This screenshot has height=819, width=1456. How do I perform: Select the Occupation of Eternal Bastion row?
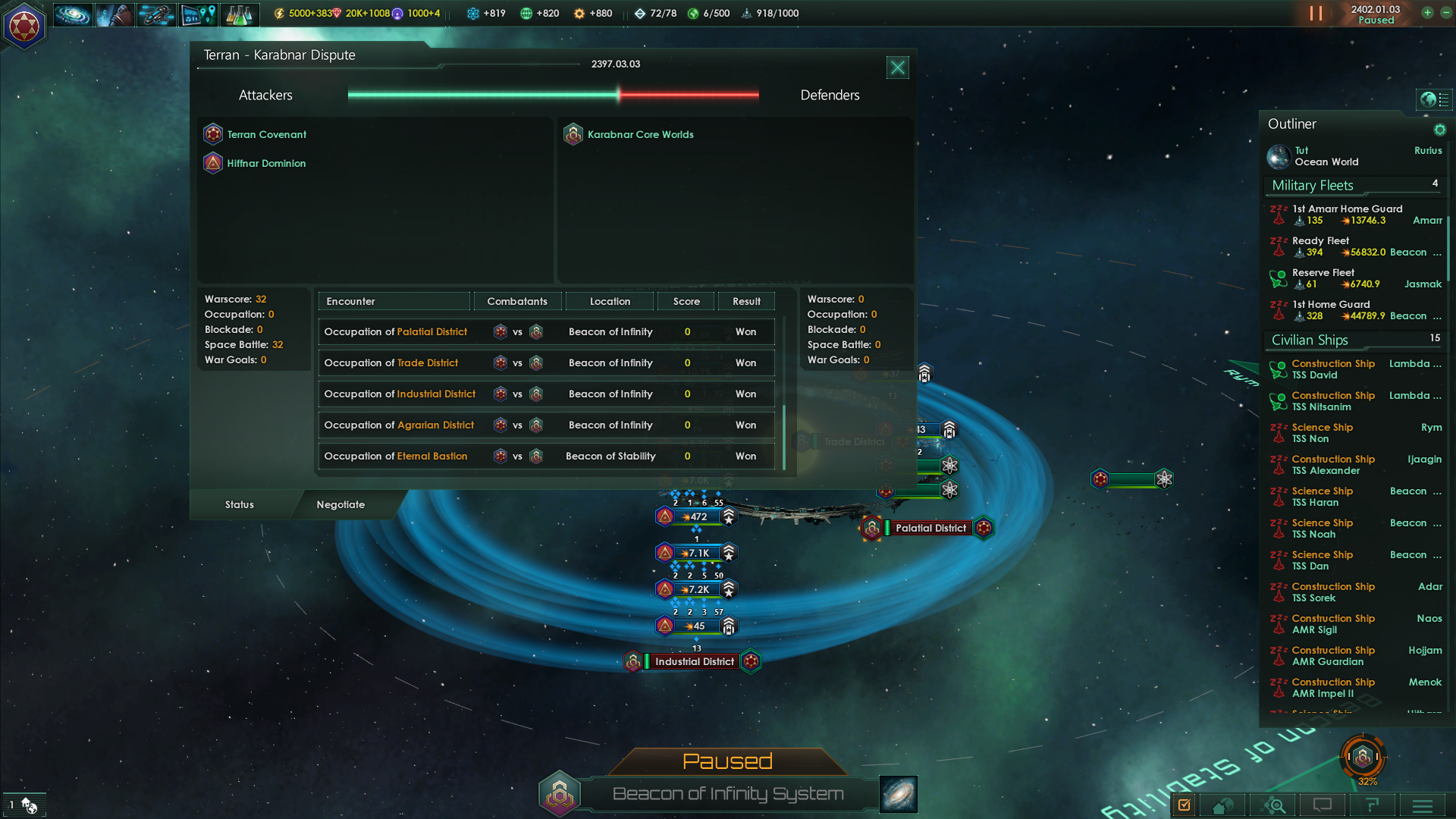tap(546, 456)
